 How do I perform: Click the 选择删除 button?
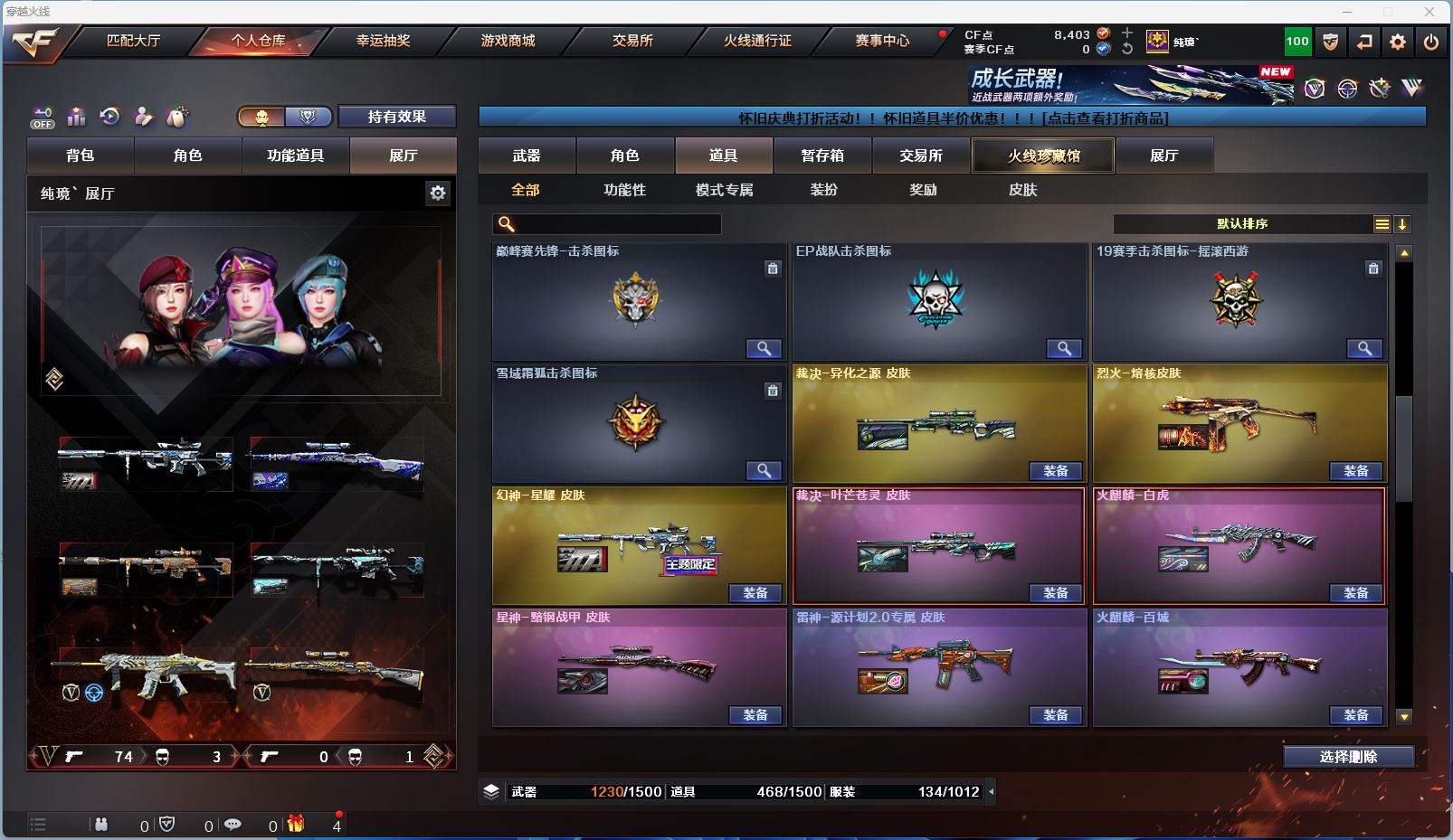pos(1348,757)
